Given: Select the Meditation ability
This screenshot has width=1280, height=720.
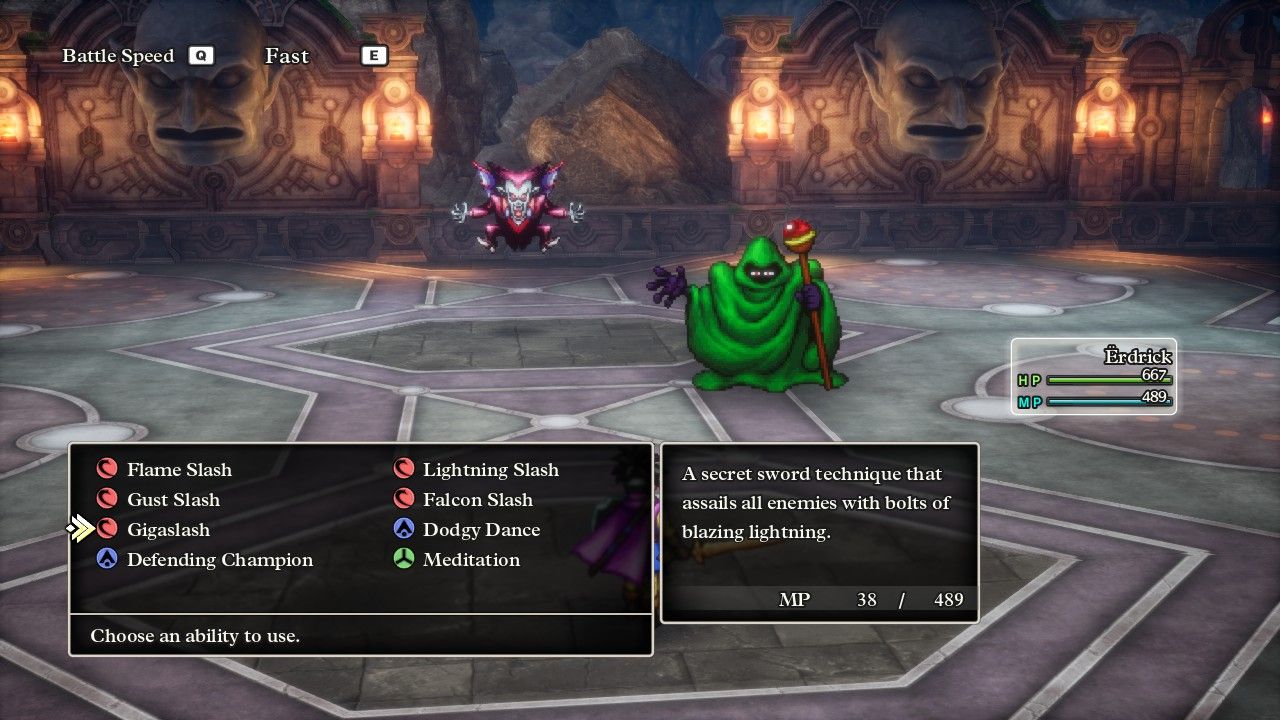Looking at the screenshot, I should [x=470, y=560].
